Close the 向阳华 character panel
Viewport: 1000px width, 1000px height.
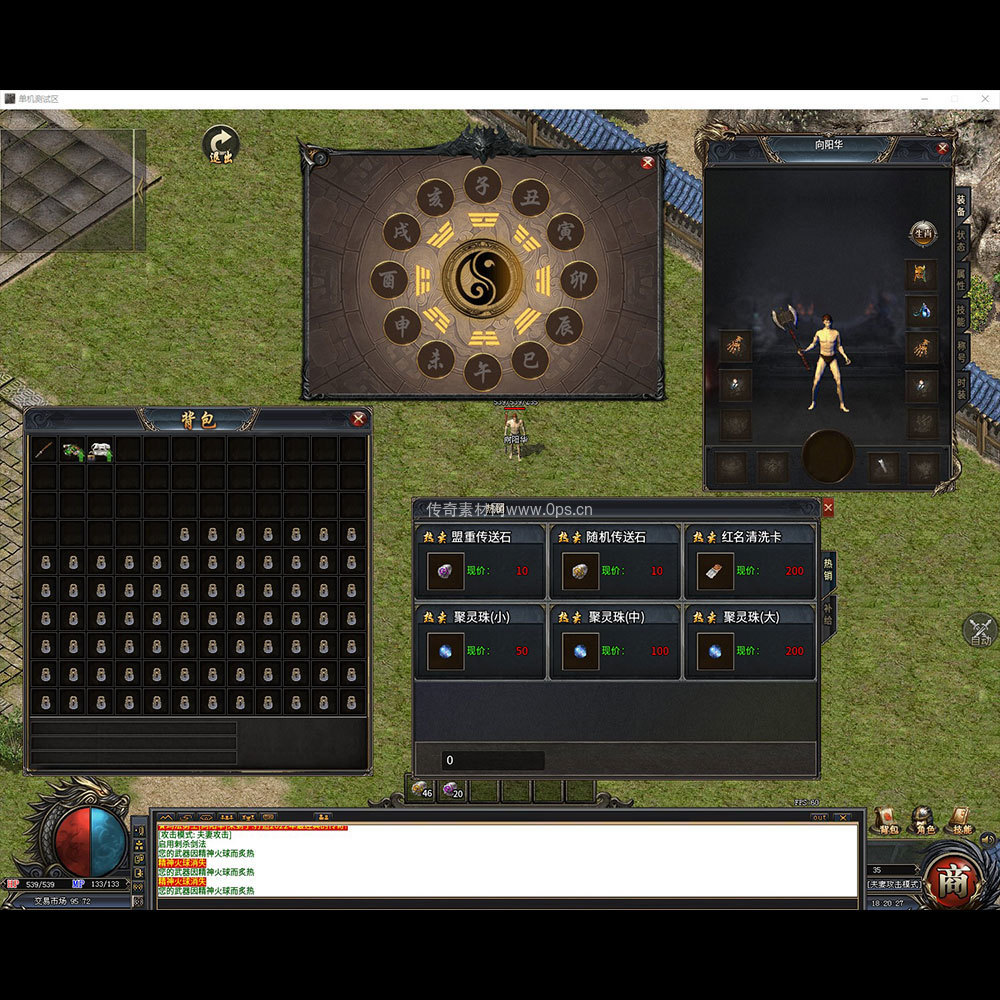942,148
